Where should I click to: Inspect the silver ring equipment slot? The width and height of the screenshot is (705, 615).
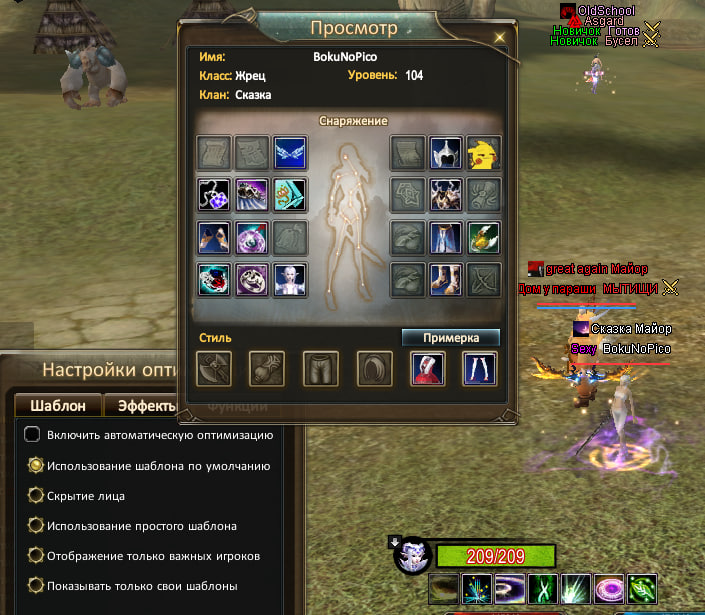click(251, 279)
